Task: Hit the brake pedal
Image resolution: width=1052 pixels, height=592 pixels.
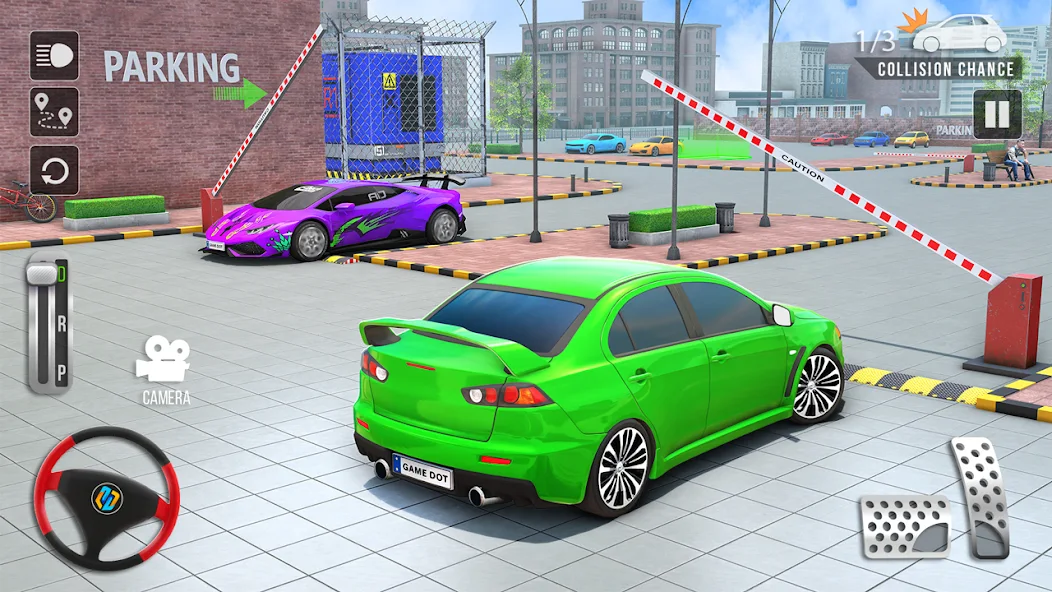Action: [x=904, y=526]
